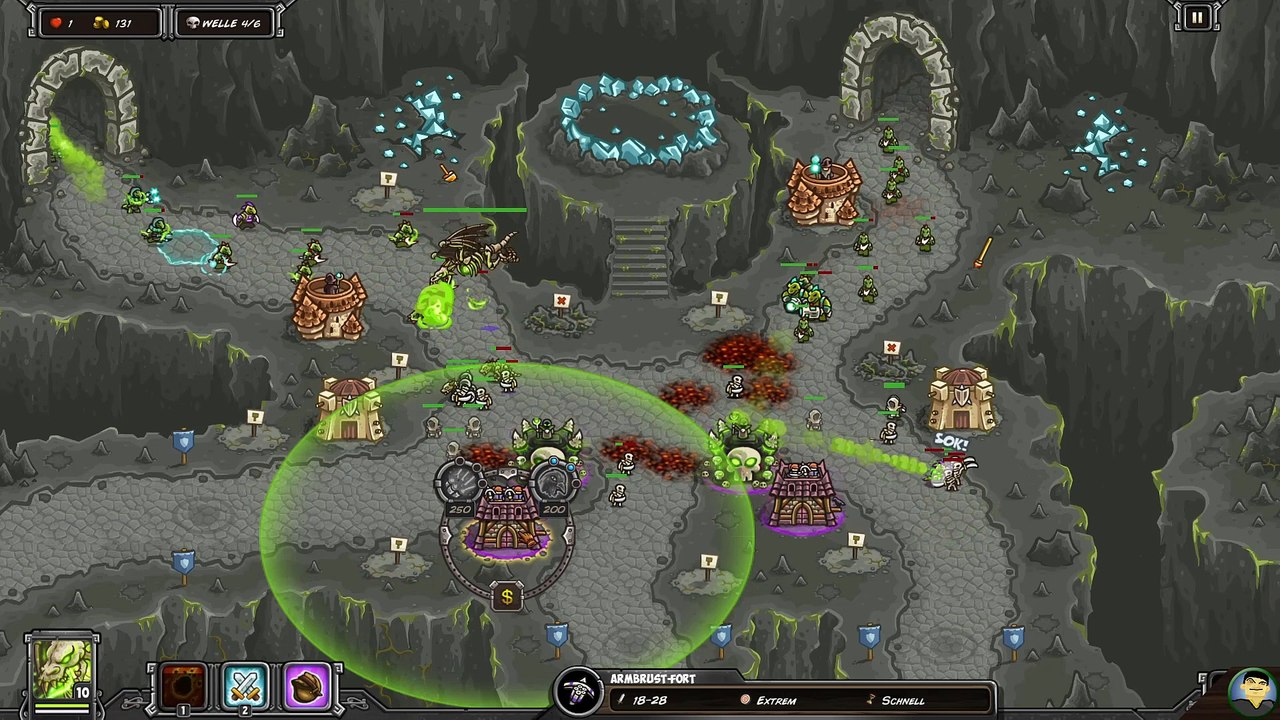Activate the red pit spell ability
The image size is (1280, 720).
point(185,686)
